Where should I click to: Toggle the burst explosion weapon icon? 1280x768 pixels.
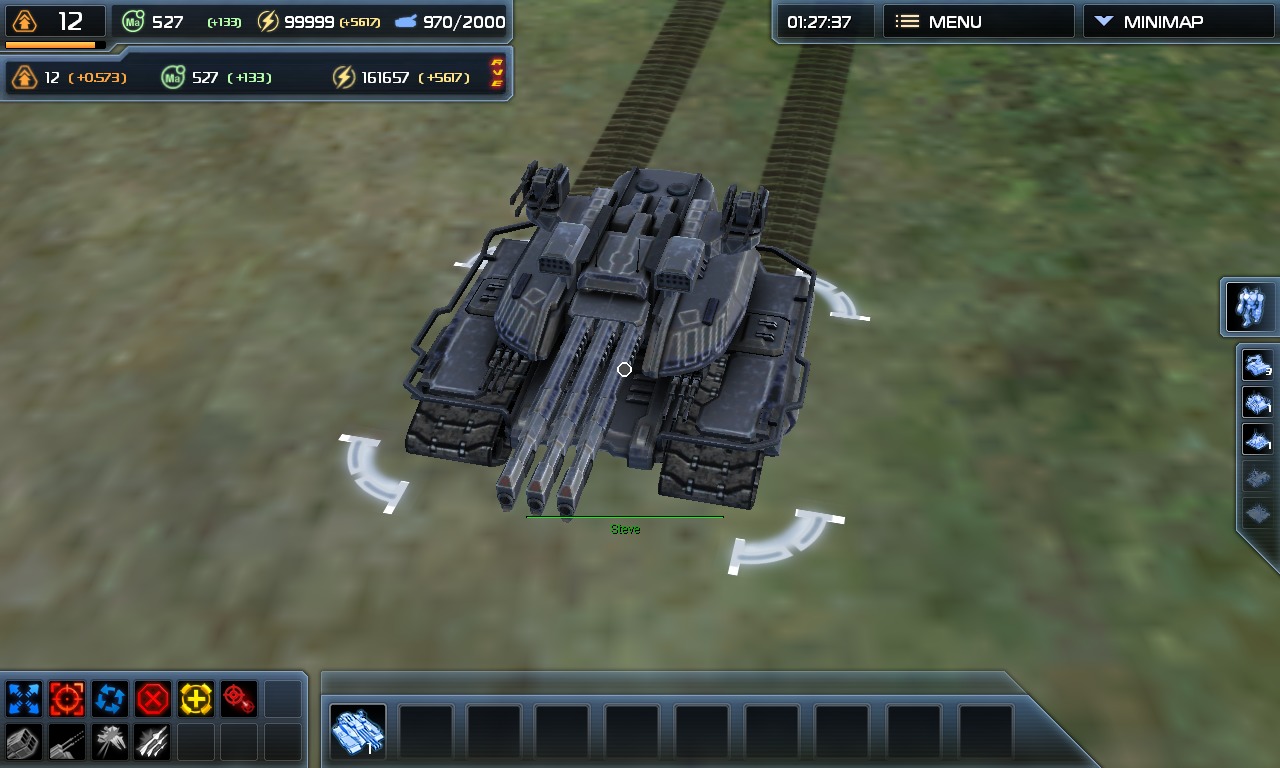(x=109, y=742)
